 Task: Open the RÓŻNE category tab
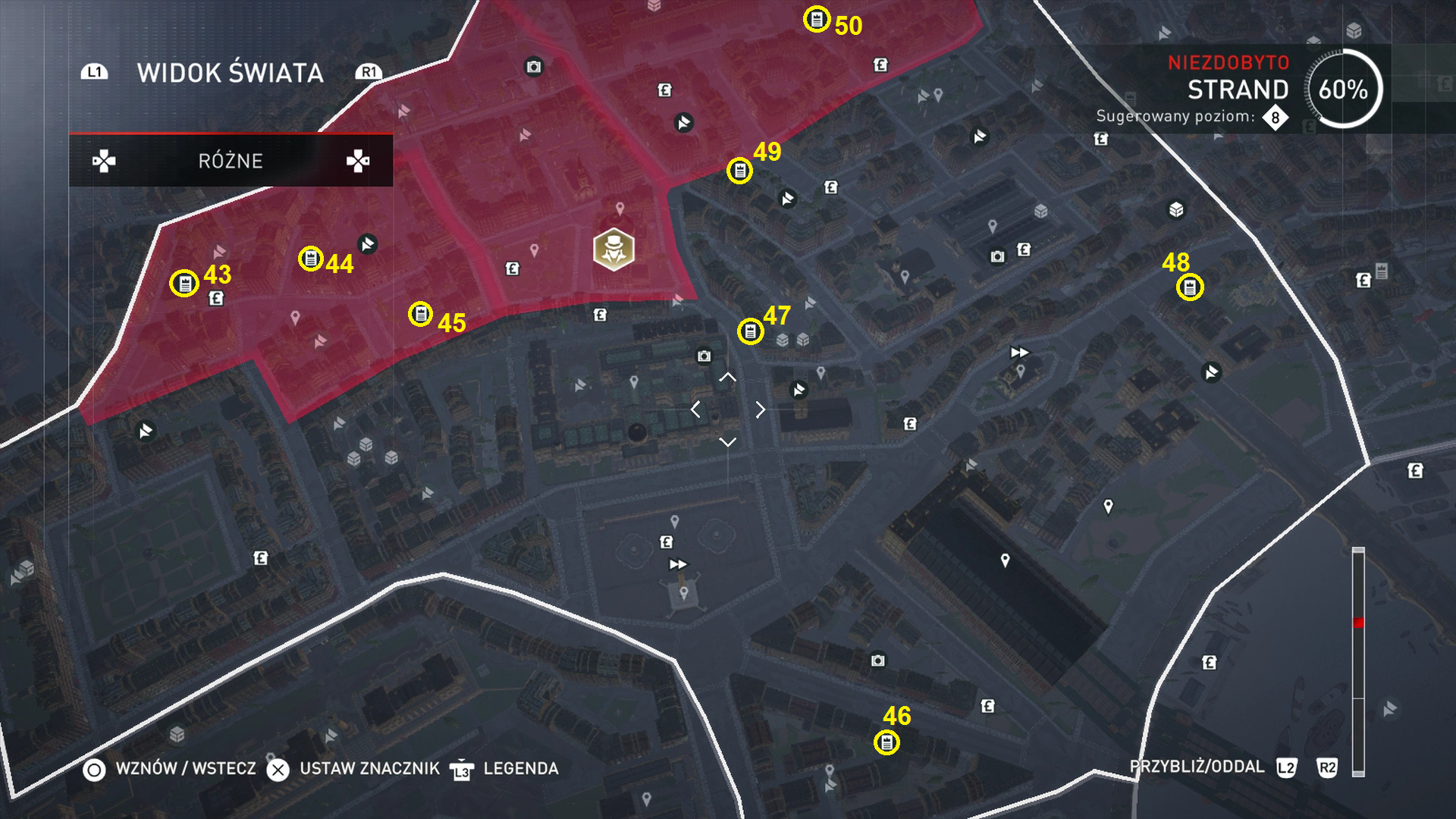(229, 160)
